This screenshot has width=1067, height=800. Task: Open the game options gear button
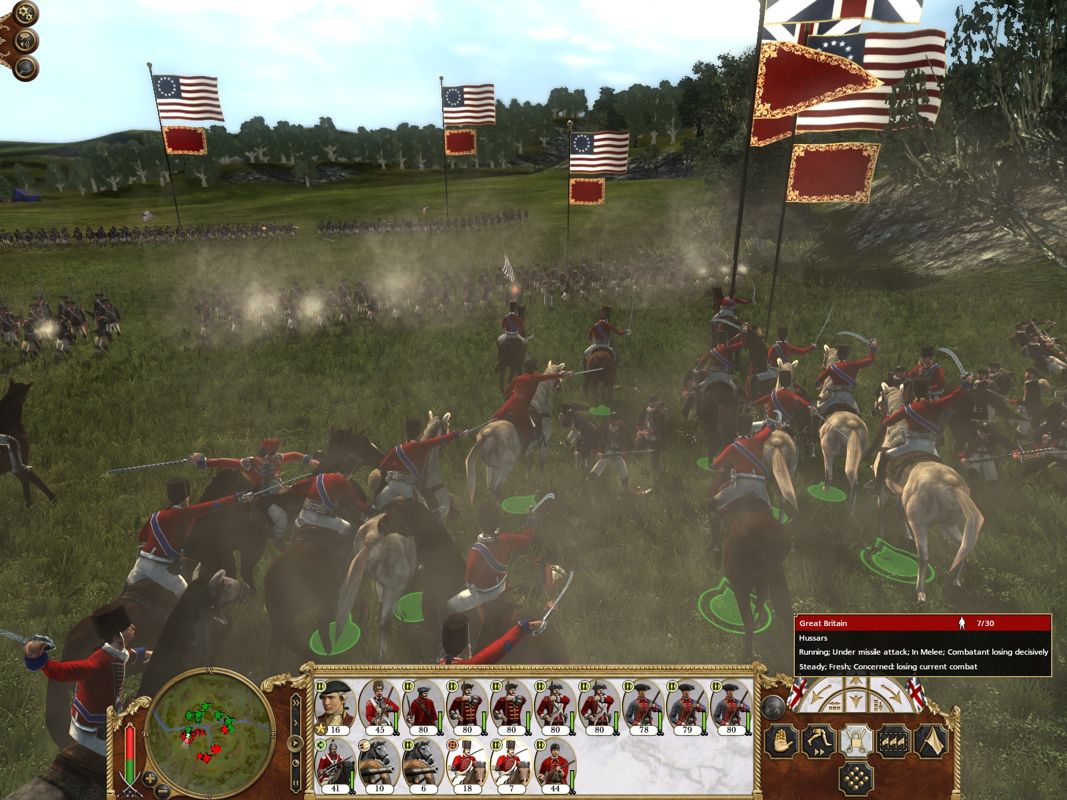click(x=23, y=14)
